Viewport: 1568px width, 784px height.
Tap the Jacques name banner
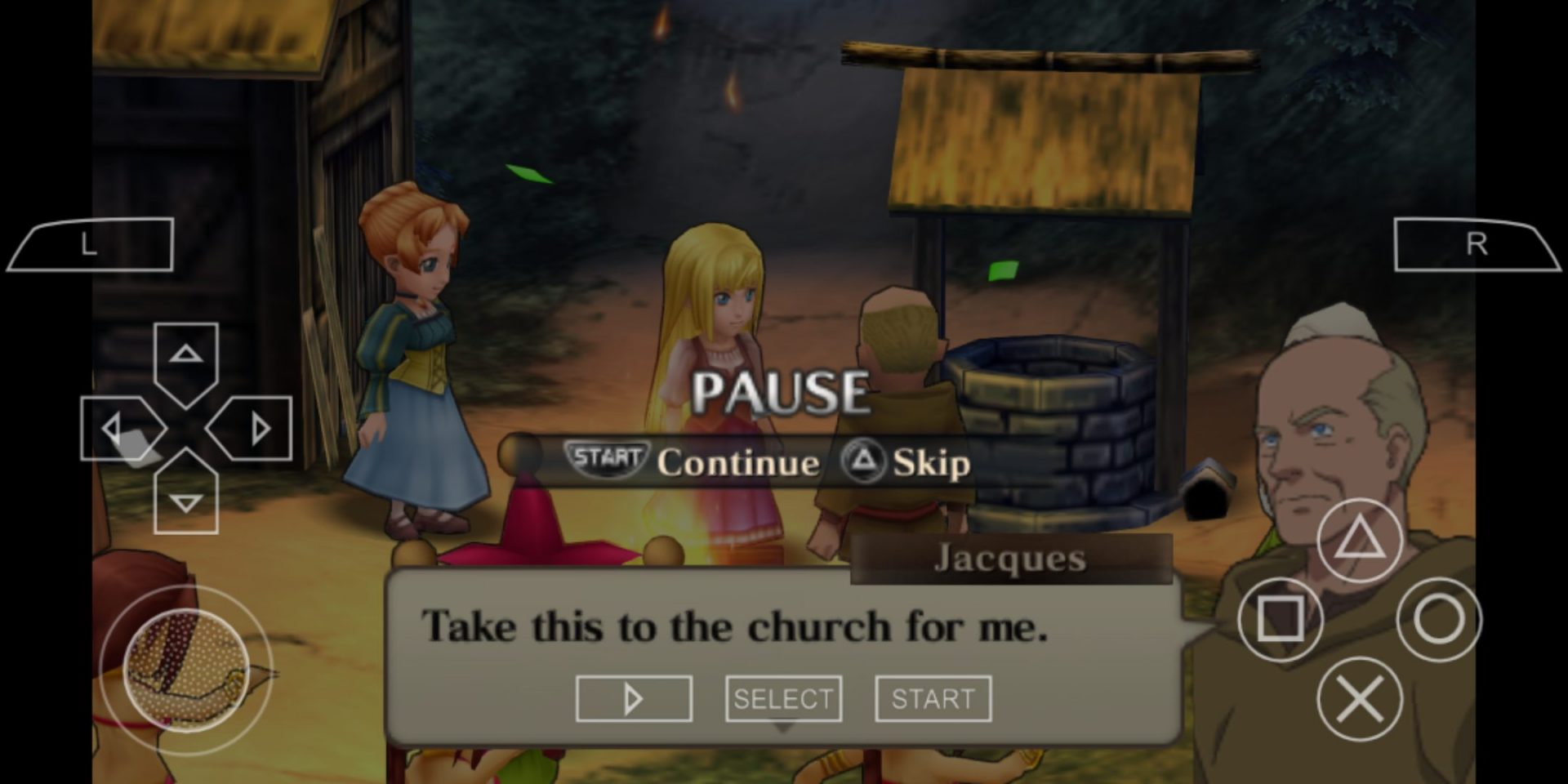coord(1009,559)
